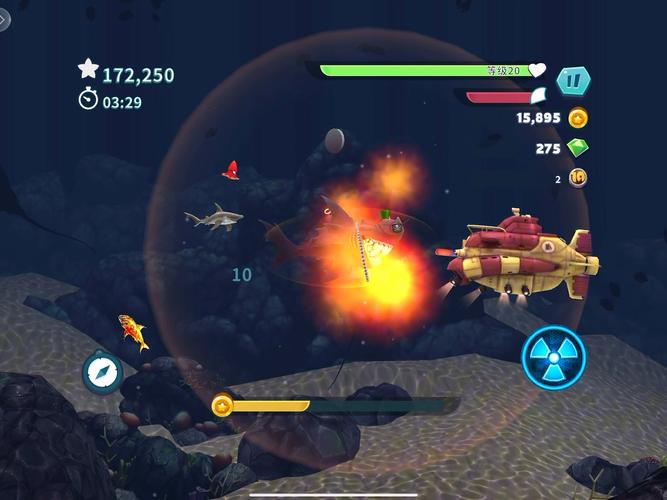Activate the radiation nuke ability button
This screenshot has width=667, height=500.
(553, 357)
